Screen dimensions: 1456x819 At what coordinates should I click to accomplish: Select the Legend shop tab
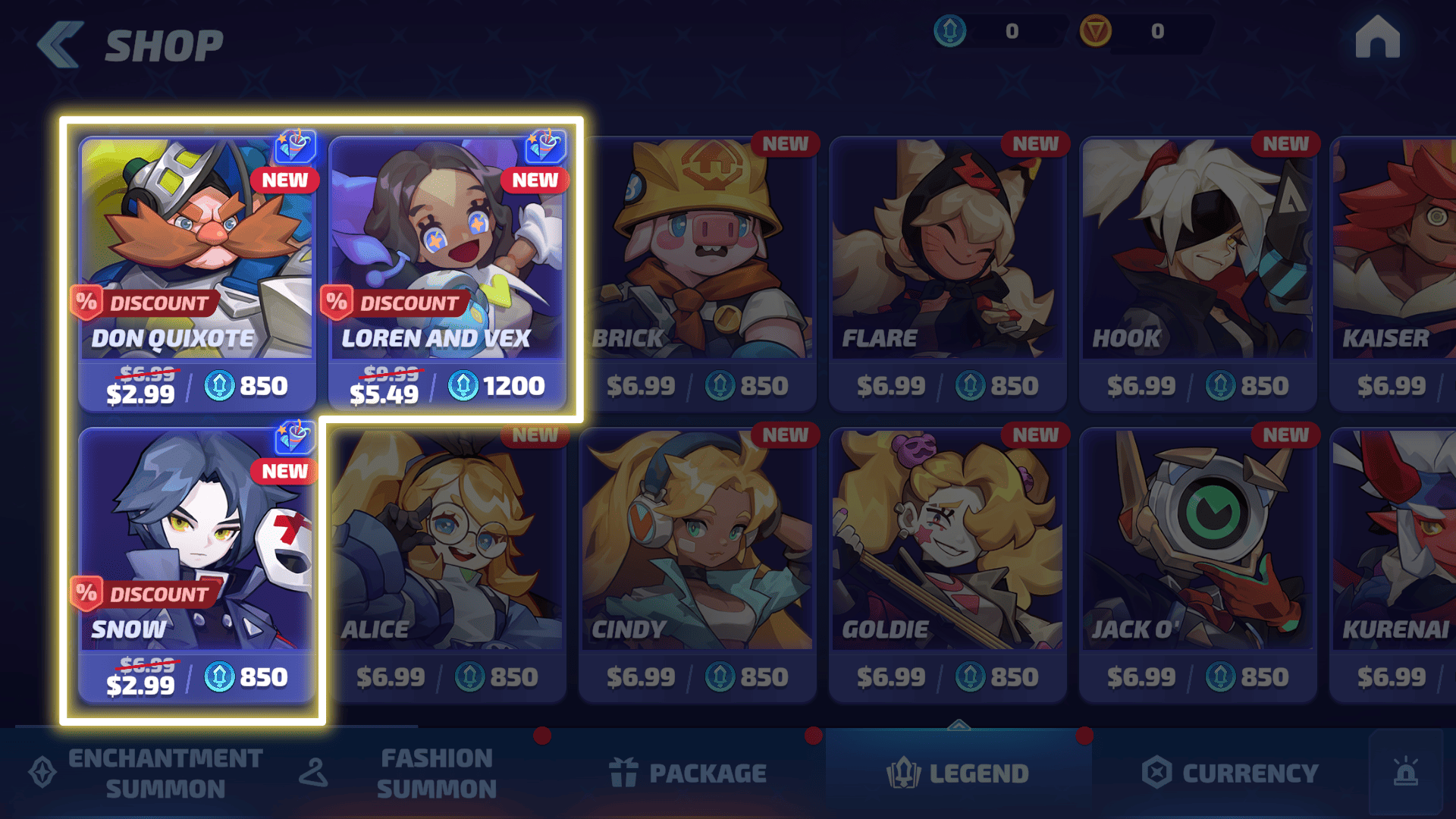tap(959, 773)
